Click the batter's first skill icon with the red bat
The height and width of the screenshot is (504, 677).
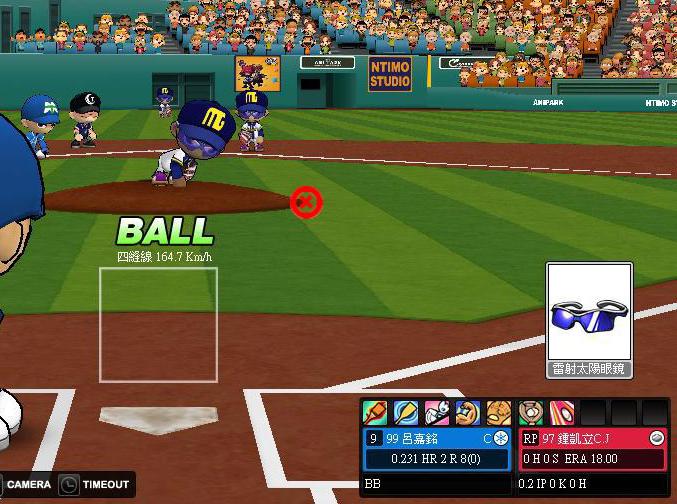coord(375,412)
